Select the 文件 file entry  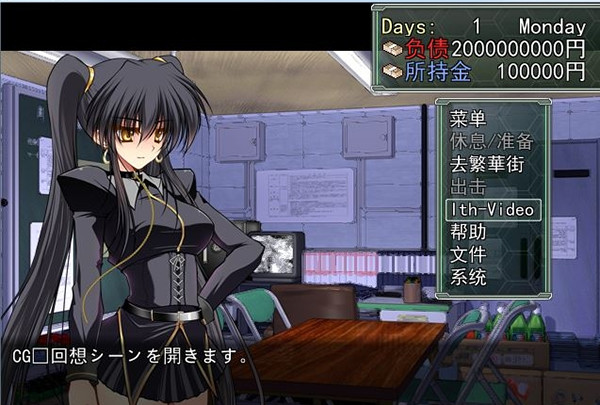pyautogui.click(x=468, y=255)
